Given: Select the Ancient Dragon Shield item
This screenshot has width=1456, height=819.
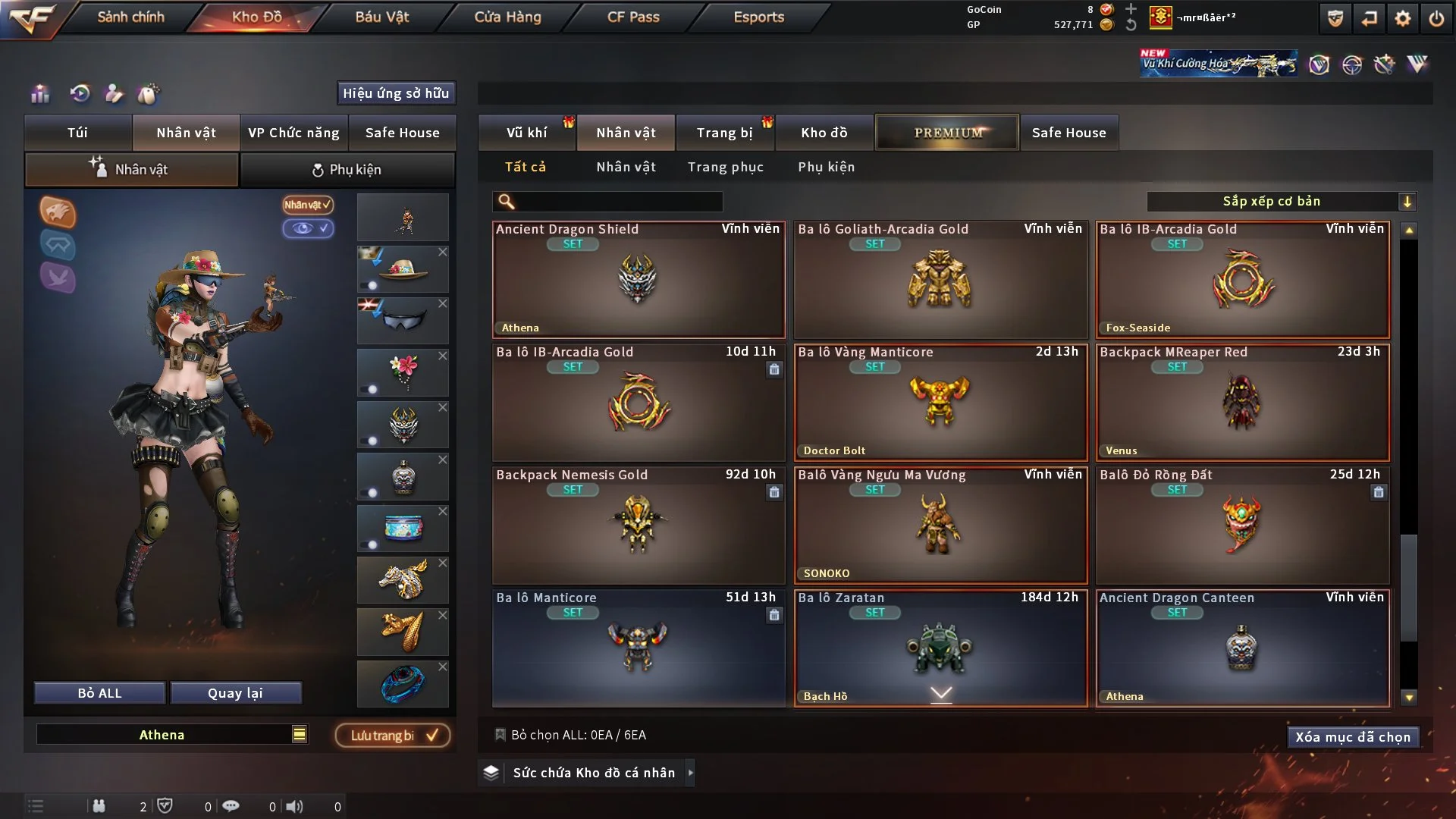Looking at the screenshot, I should (638, 280).
